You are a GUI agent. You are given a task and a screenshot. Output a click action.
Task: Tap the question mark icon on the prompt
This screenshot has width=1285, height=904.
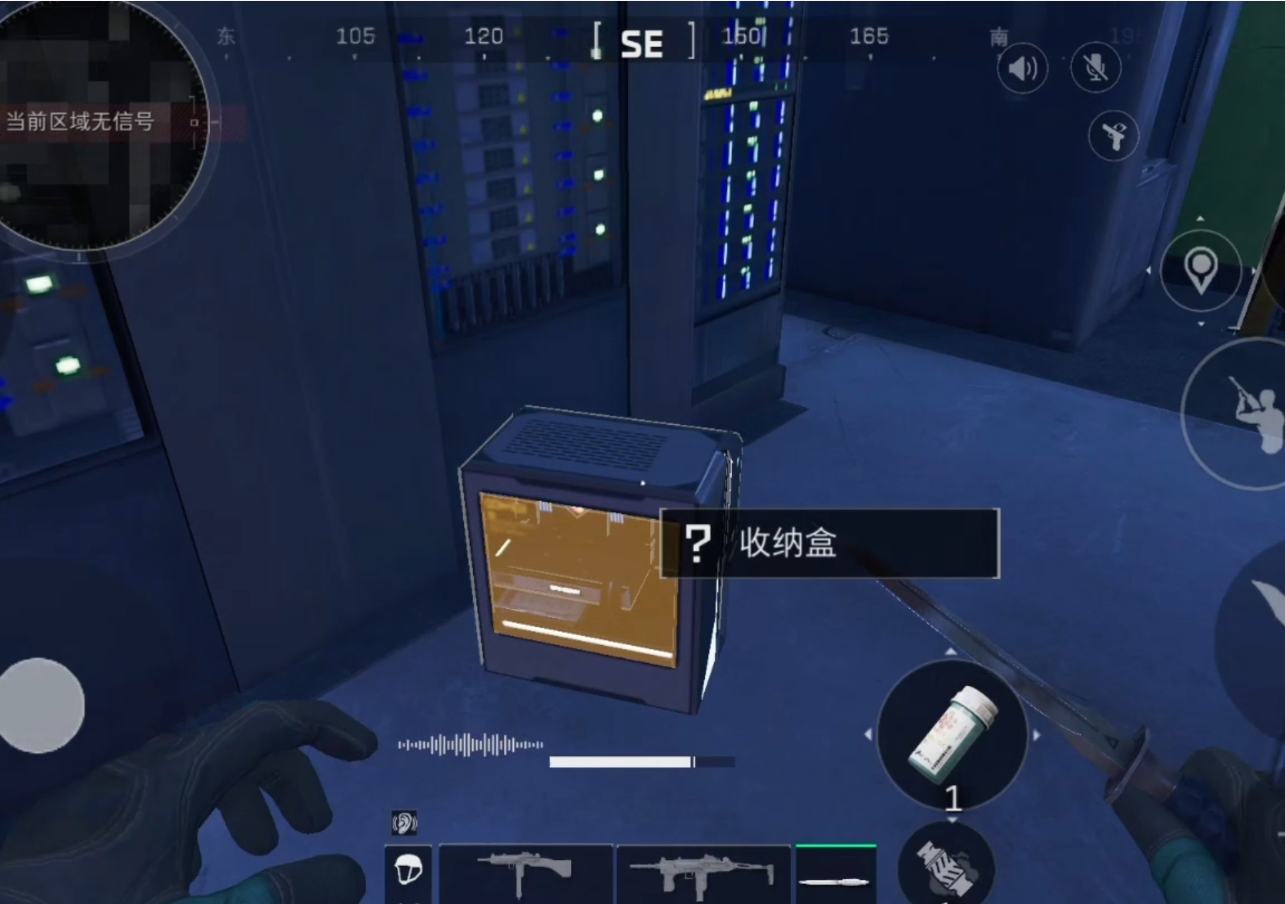697,541
